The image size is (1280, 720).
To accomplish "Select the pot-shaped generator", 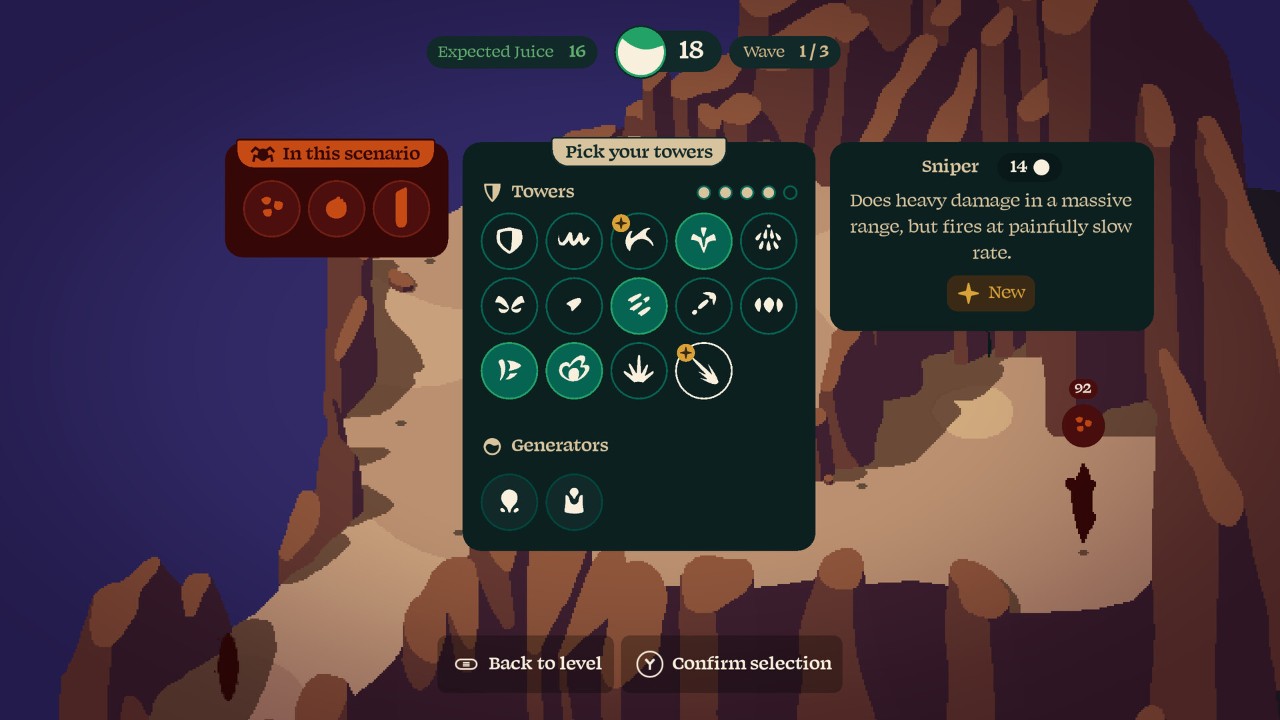I will click(574, 501).
